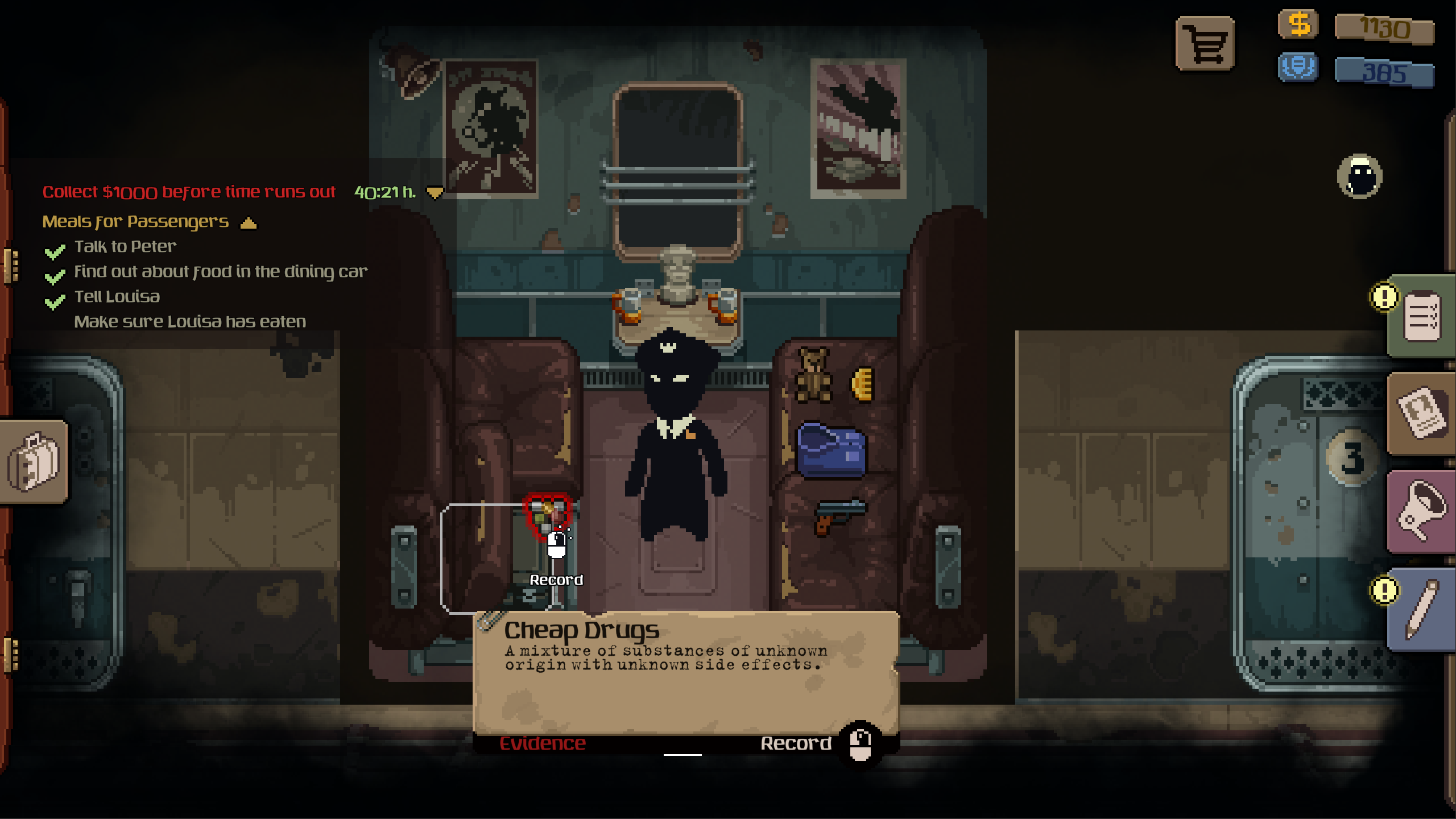Inspect the yellow comb
Viewport: 1456px width, 819px height.
click(x=862, y=384)
